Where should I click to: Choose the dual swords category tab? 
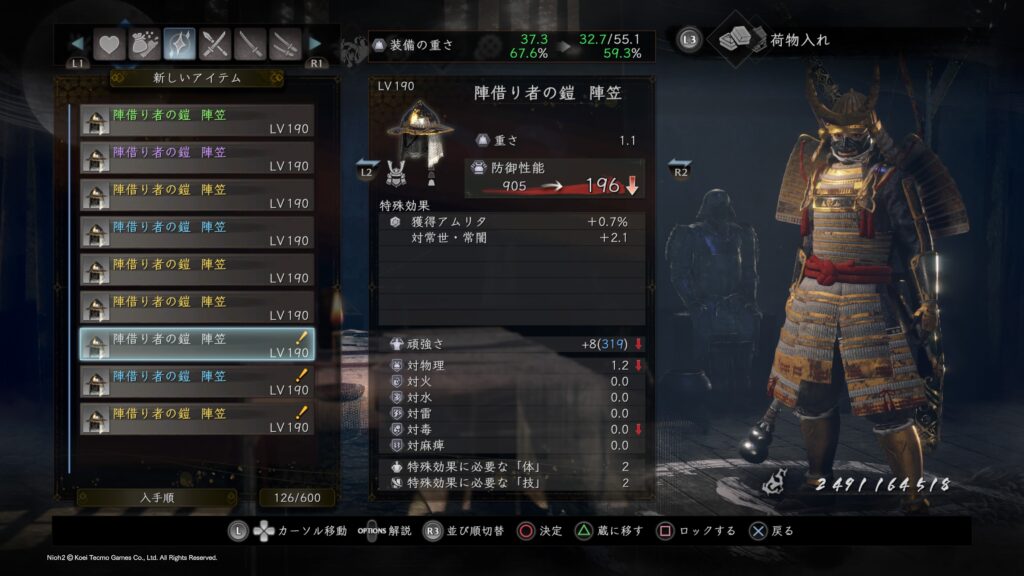coord(285,44)
